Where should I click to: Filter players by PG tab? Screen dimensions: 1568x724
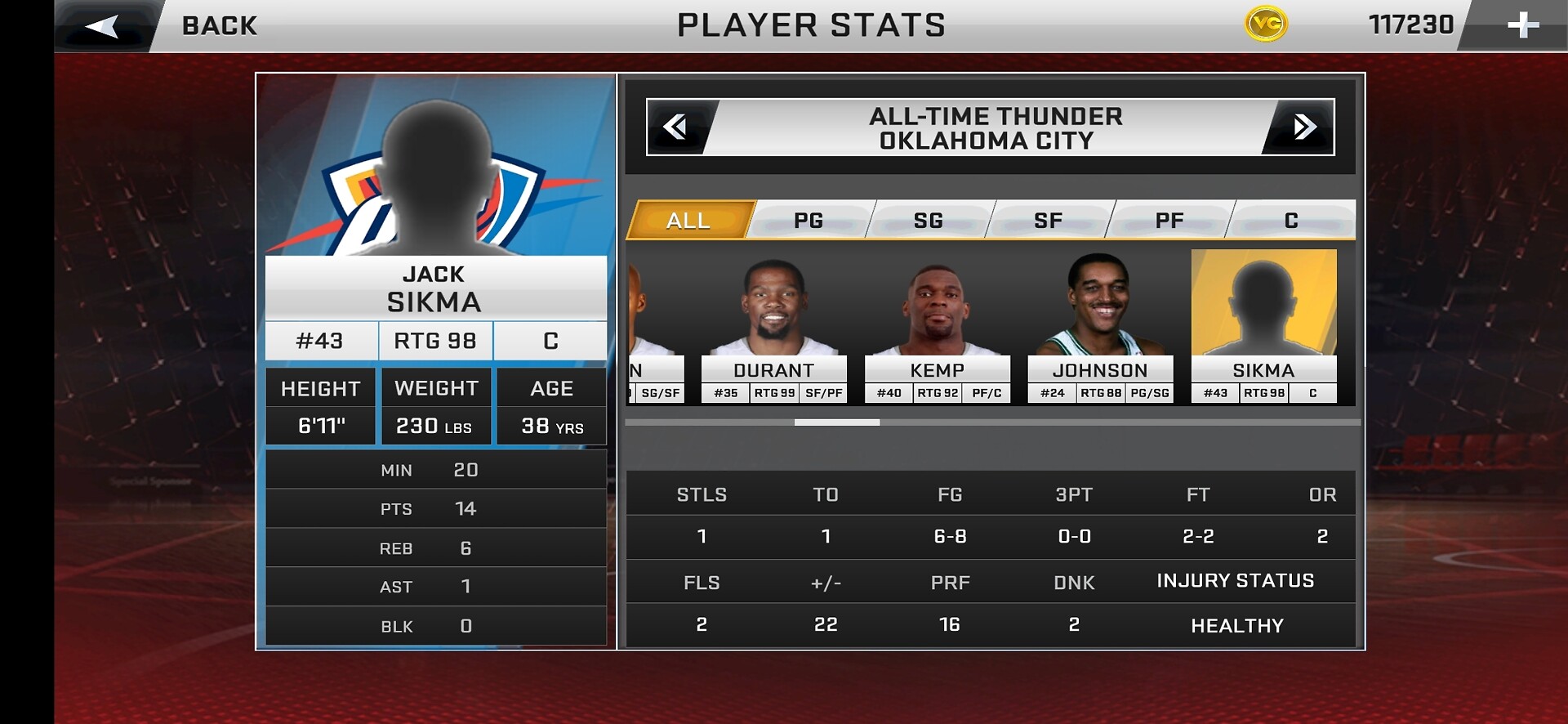click(x=808, y=221)
